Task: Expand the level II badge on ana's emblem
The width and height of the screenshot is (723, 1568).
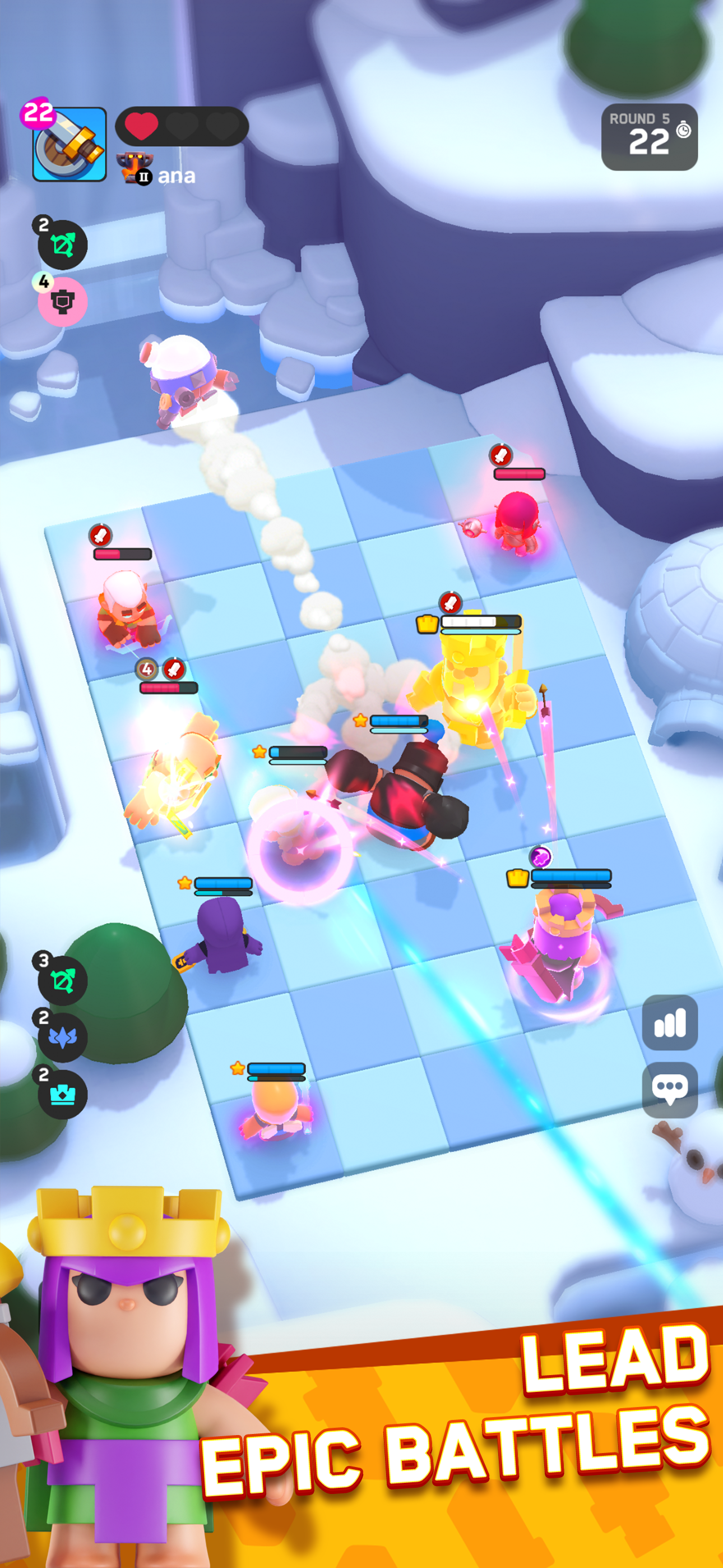Action: click(144, 176)
